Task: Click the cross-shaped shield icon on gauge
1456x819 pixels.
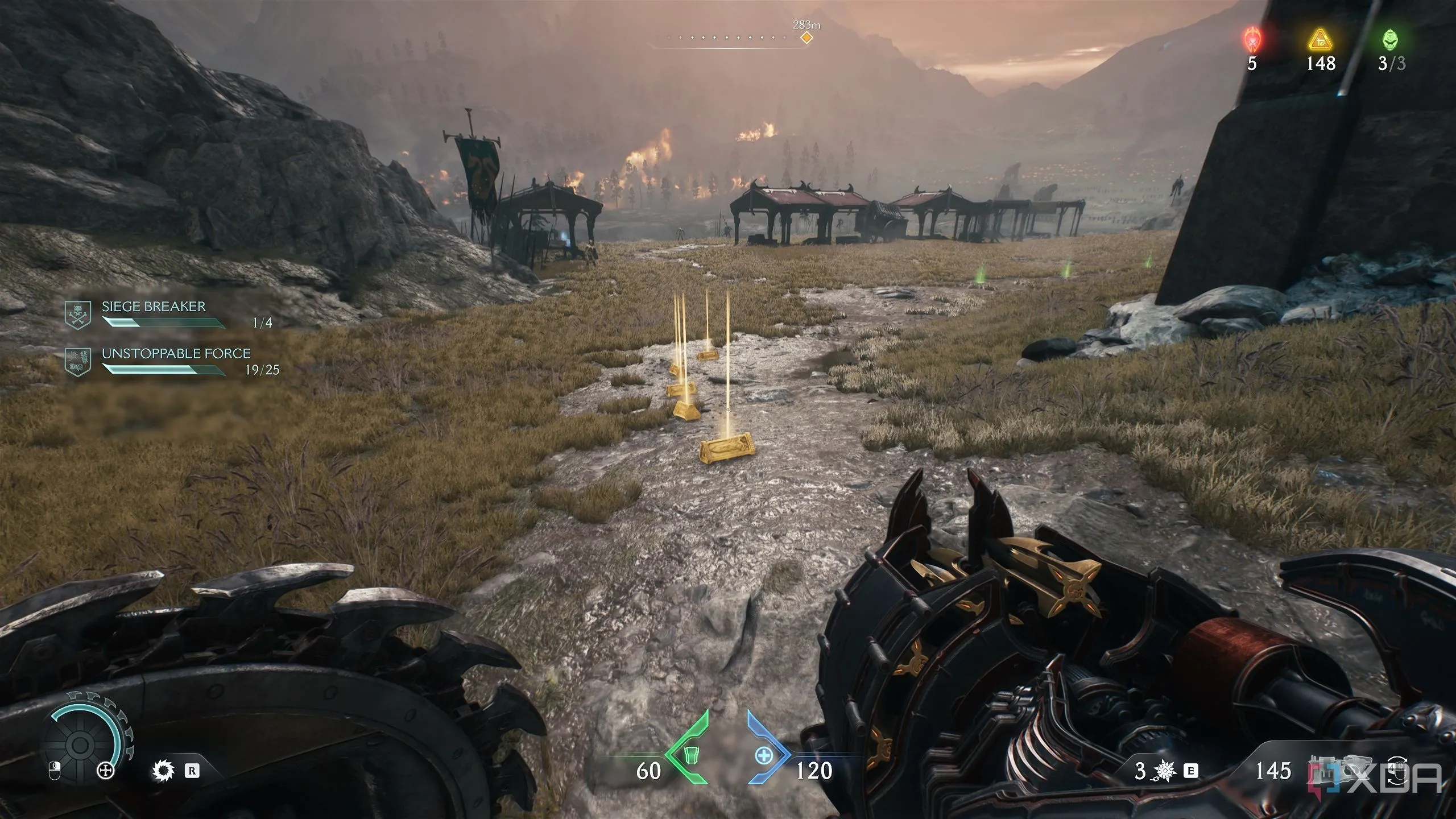Action: tap(106, 772)
